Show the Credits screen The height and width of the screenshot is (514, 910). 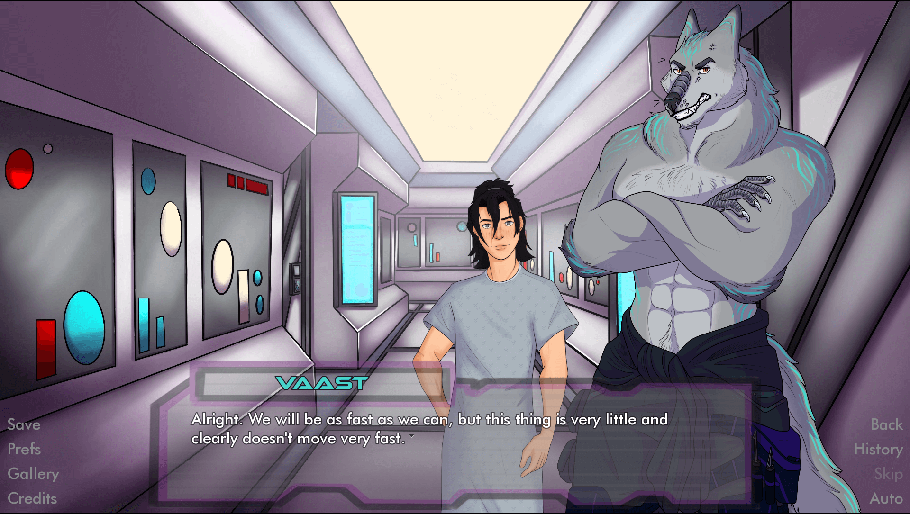tap(32, 498)
